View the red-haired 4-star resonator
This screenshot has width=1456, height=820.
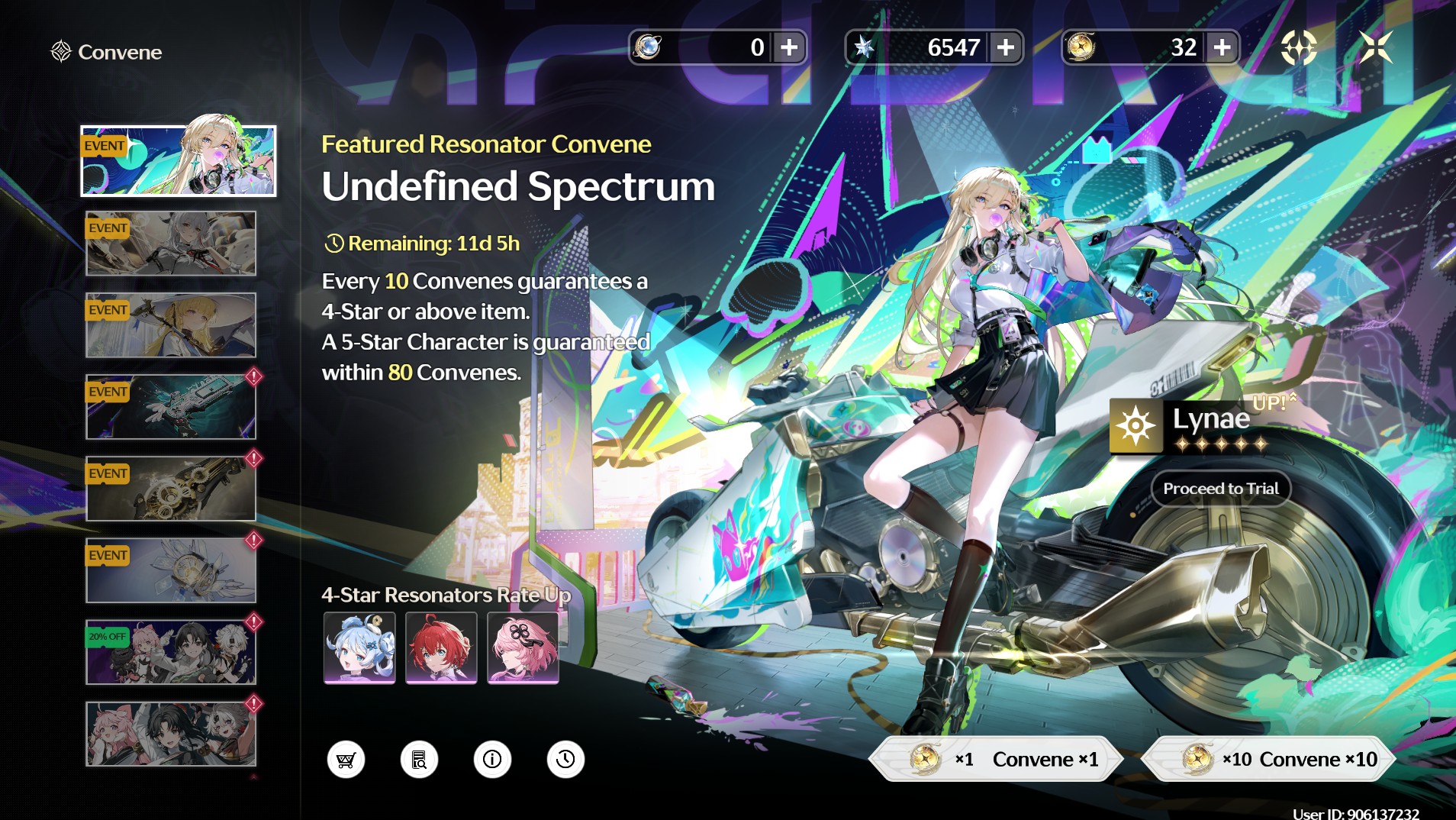(441, 647)
